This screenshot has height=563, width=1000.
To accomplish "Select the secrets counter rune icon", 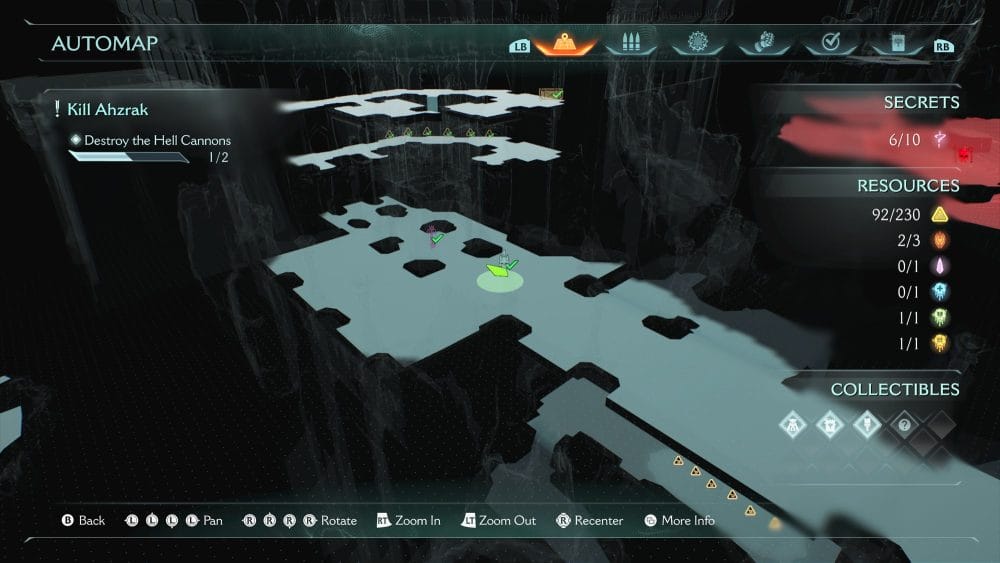I will (940, 139).
